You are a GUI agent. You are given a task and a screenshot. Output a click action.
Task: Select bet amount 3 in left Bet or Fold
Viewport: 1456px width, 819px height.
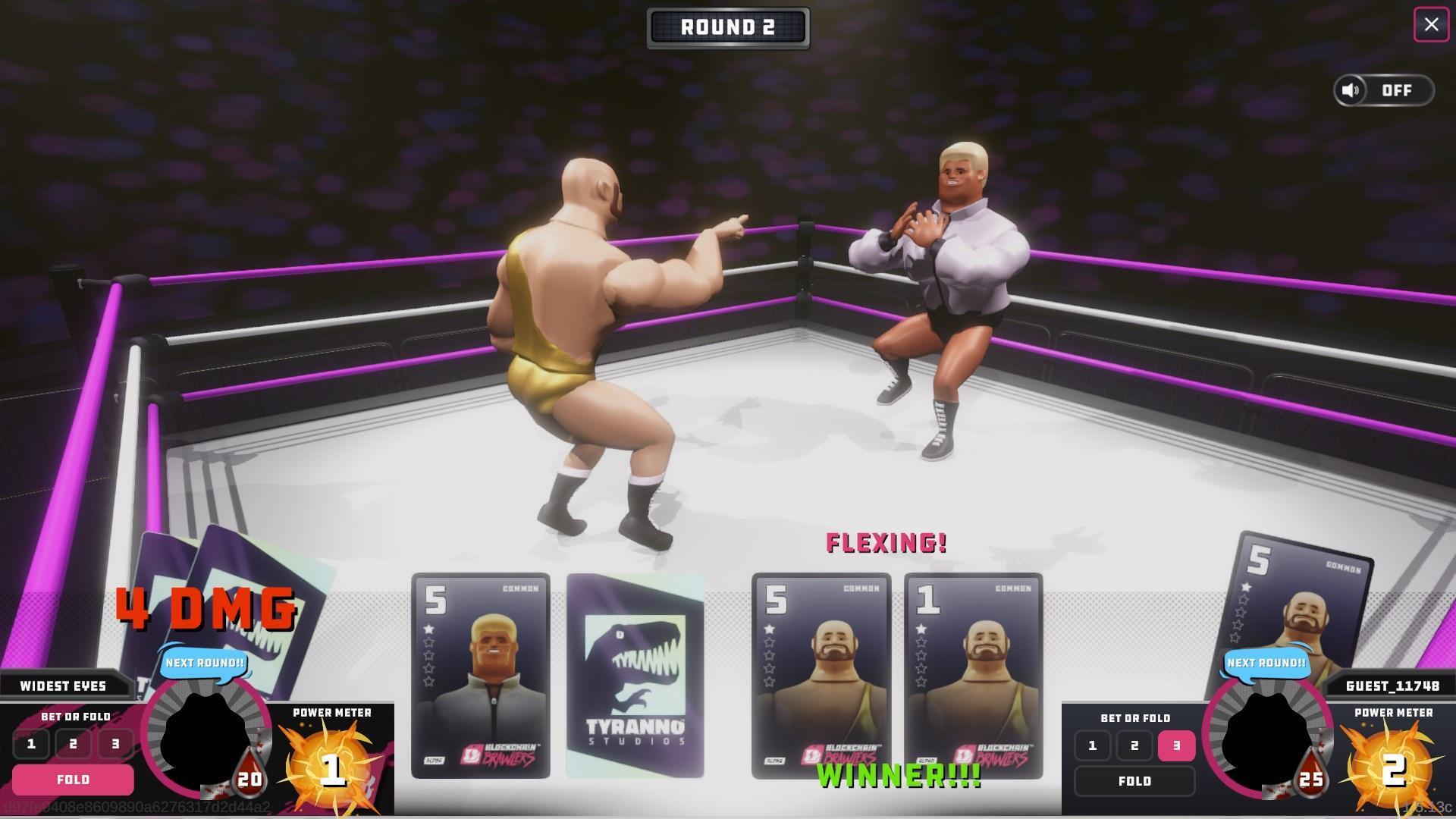tap(115, 744)
